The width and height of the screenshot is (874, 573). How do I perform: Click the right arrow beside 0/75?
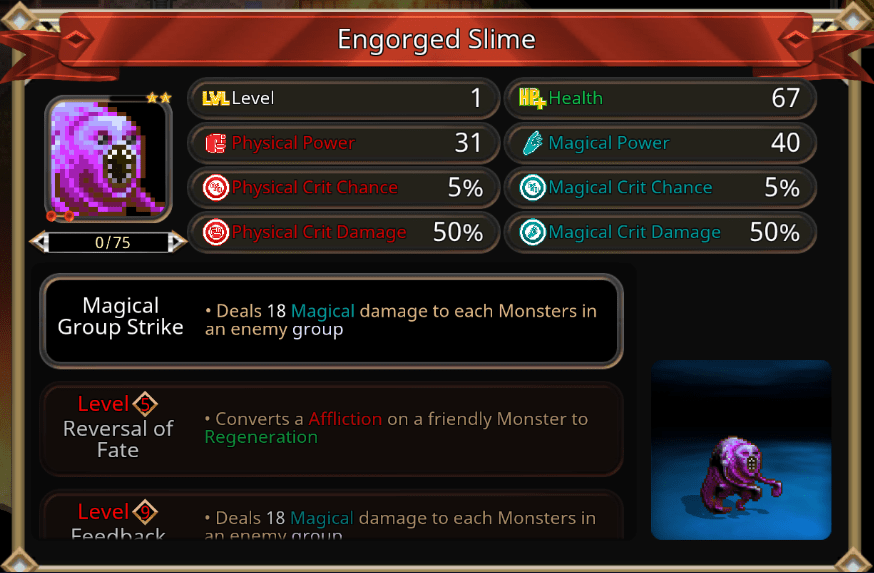click(x=177, y=241)
